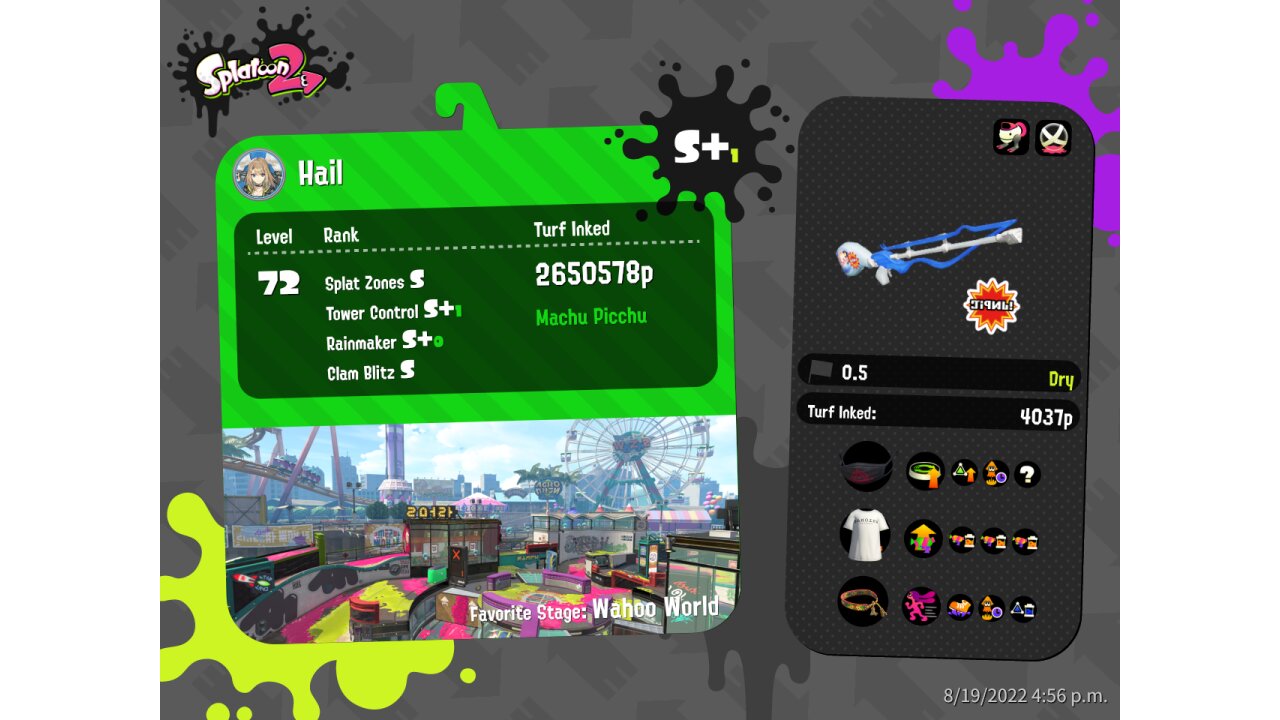Screen dimensions: 1280x720
Task: Click the red starburst brand sticker
Action: point(991,306)
